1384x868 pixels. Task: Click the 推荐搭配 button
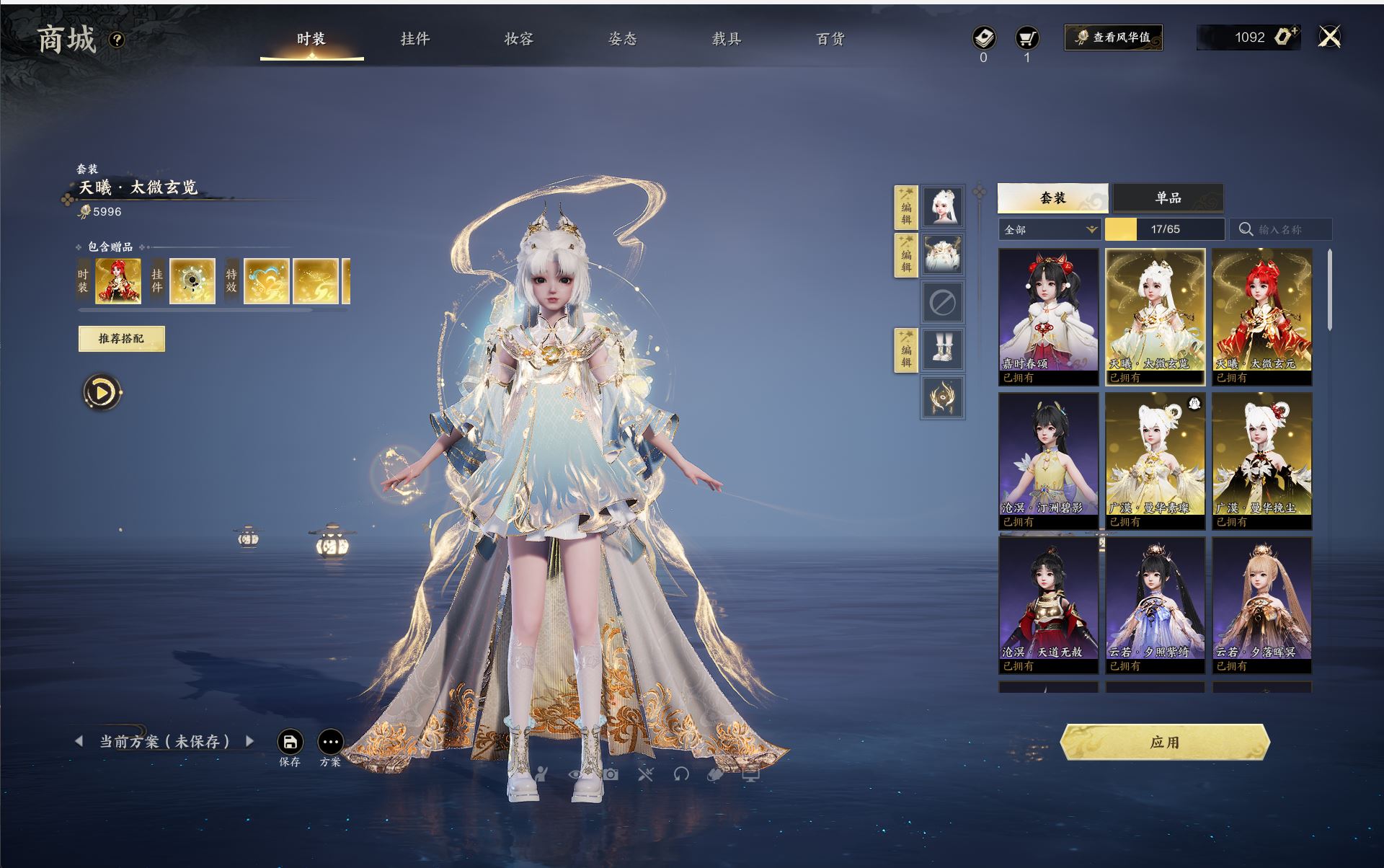[121, 339]
